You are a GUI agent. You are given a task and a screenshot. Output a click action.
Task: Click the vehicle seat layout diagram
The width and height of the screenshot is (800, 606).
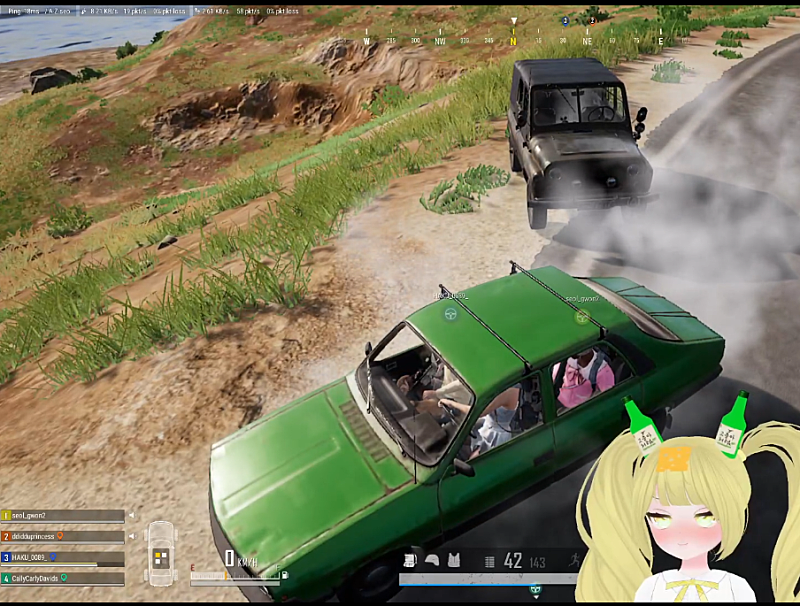[161, 553]
